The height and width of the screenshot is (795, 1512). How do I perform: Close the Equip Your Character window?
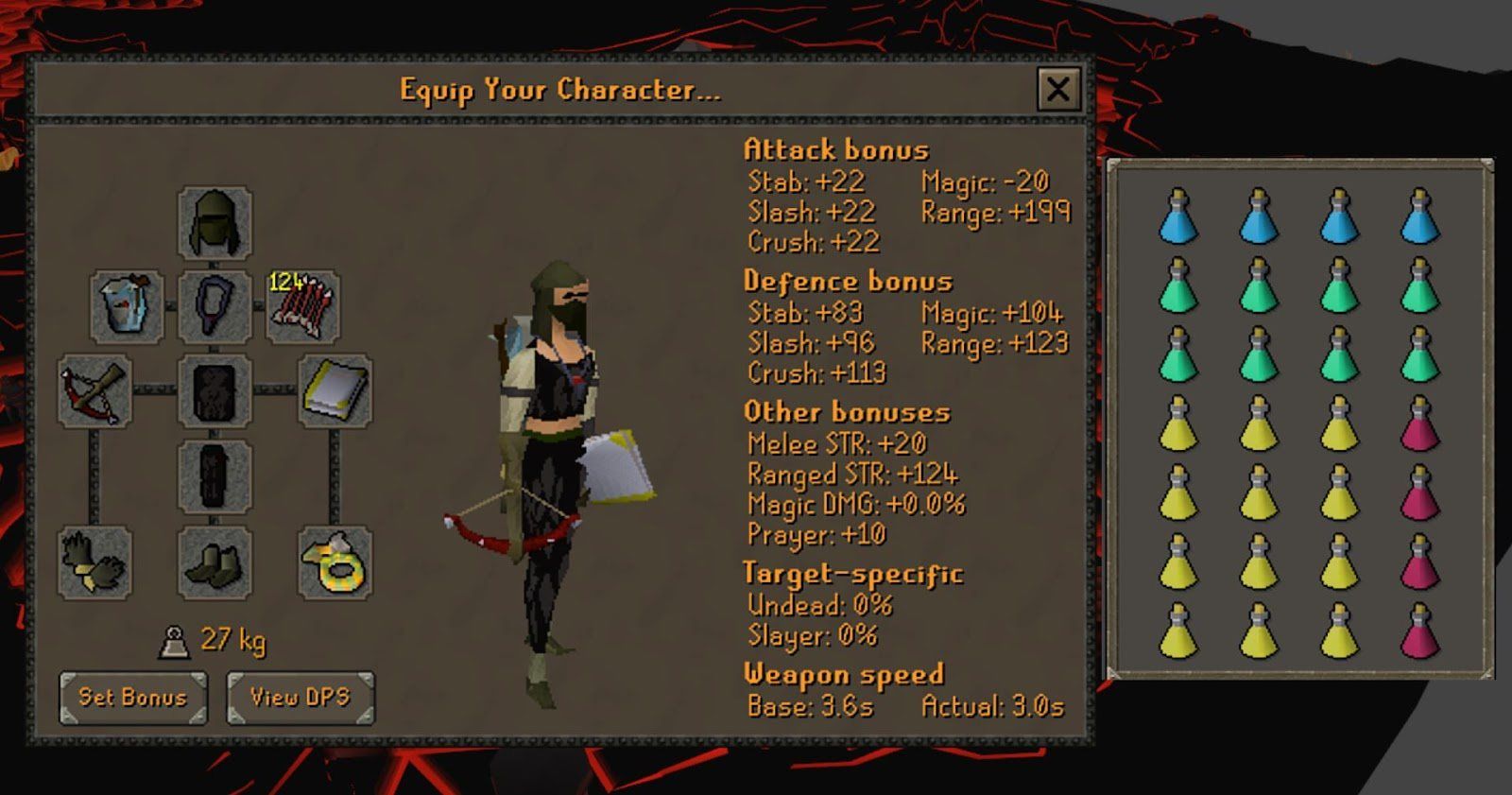(1060, 88)
